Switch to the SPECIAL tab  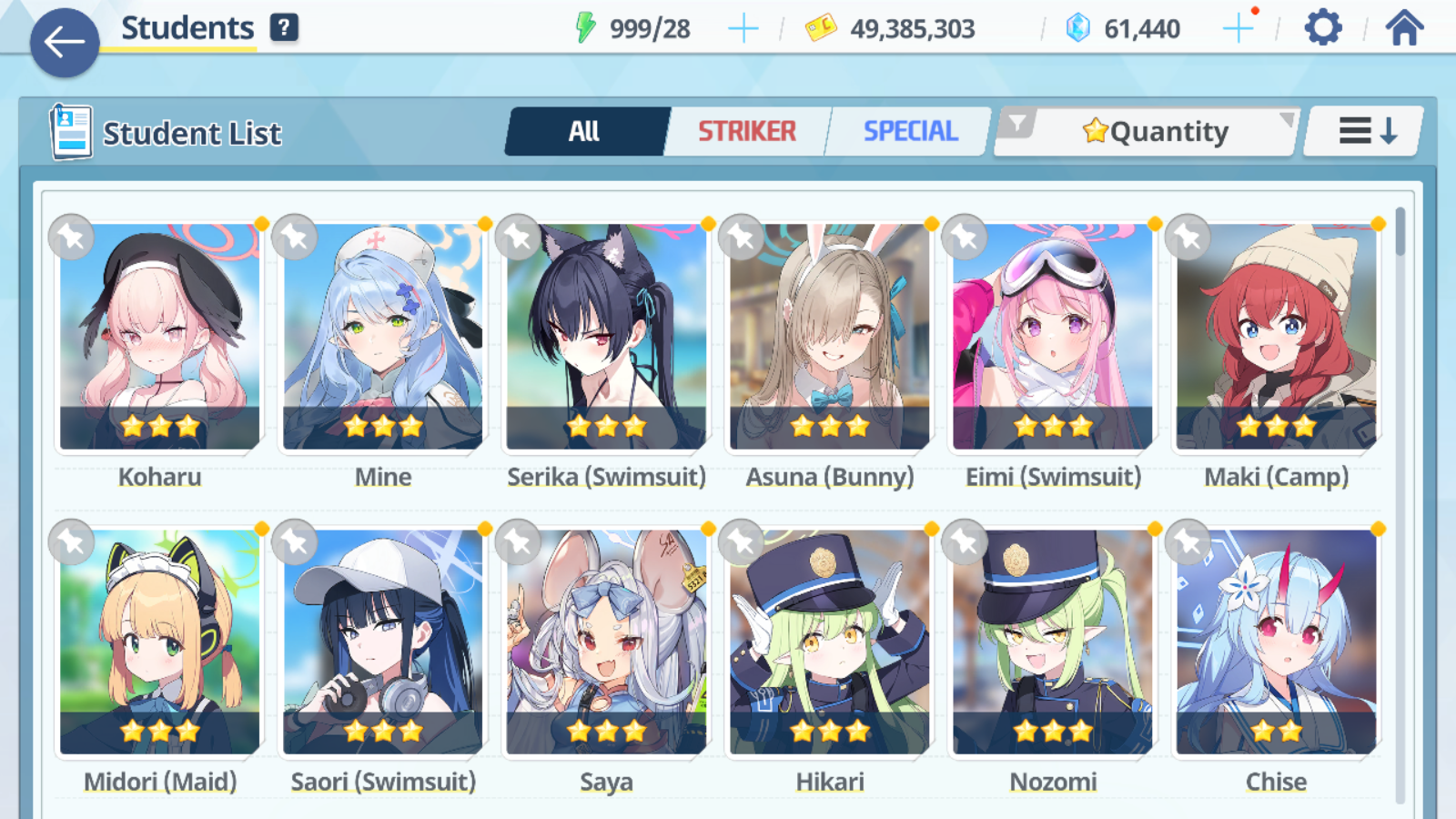tap(910, 132)
